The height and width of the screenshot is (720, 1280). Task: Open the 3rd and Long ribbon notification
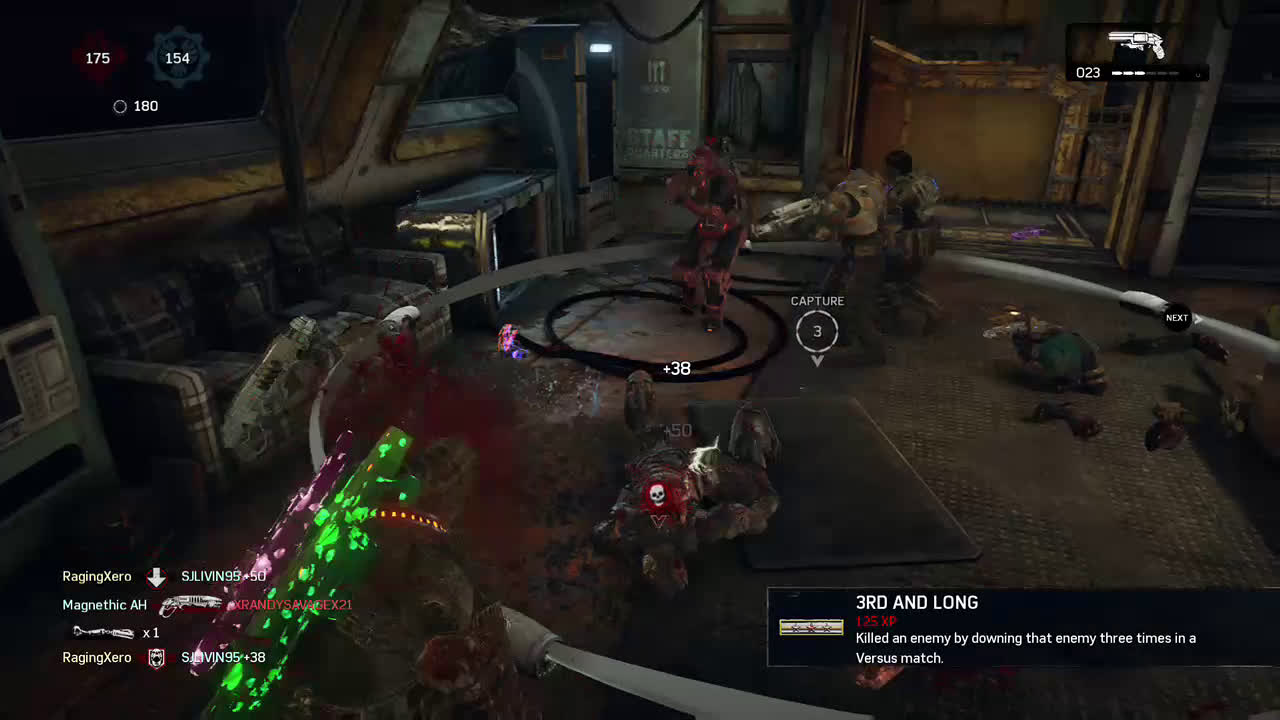pos(1022,627)
